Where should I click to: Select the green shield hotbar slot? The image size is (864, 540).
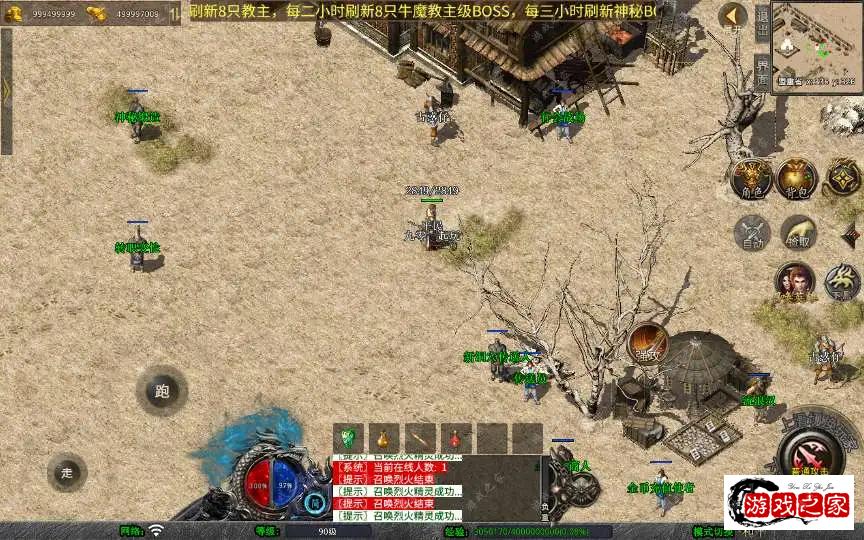coord(348,438)
